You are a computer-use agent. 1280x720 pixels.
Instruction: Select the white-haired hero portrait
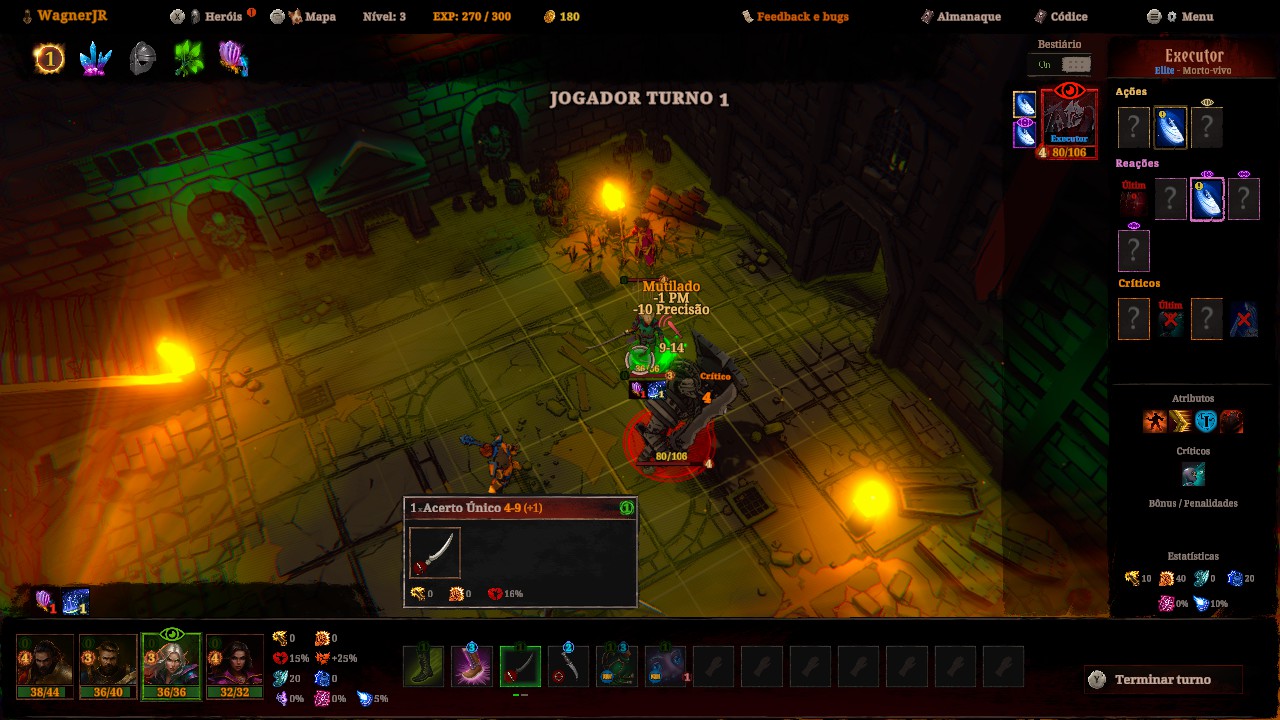171,662
